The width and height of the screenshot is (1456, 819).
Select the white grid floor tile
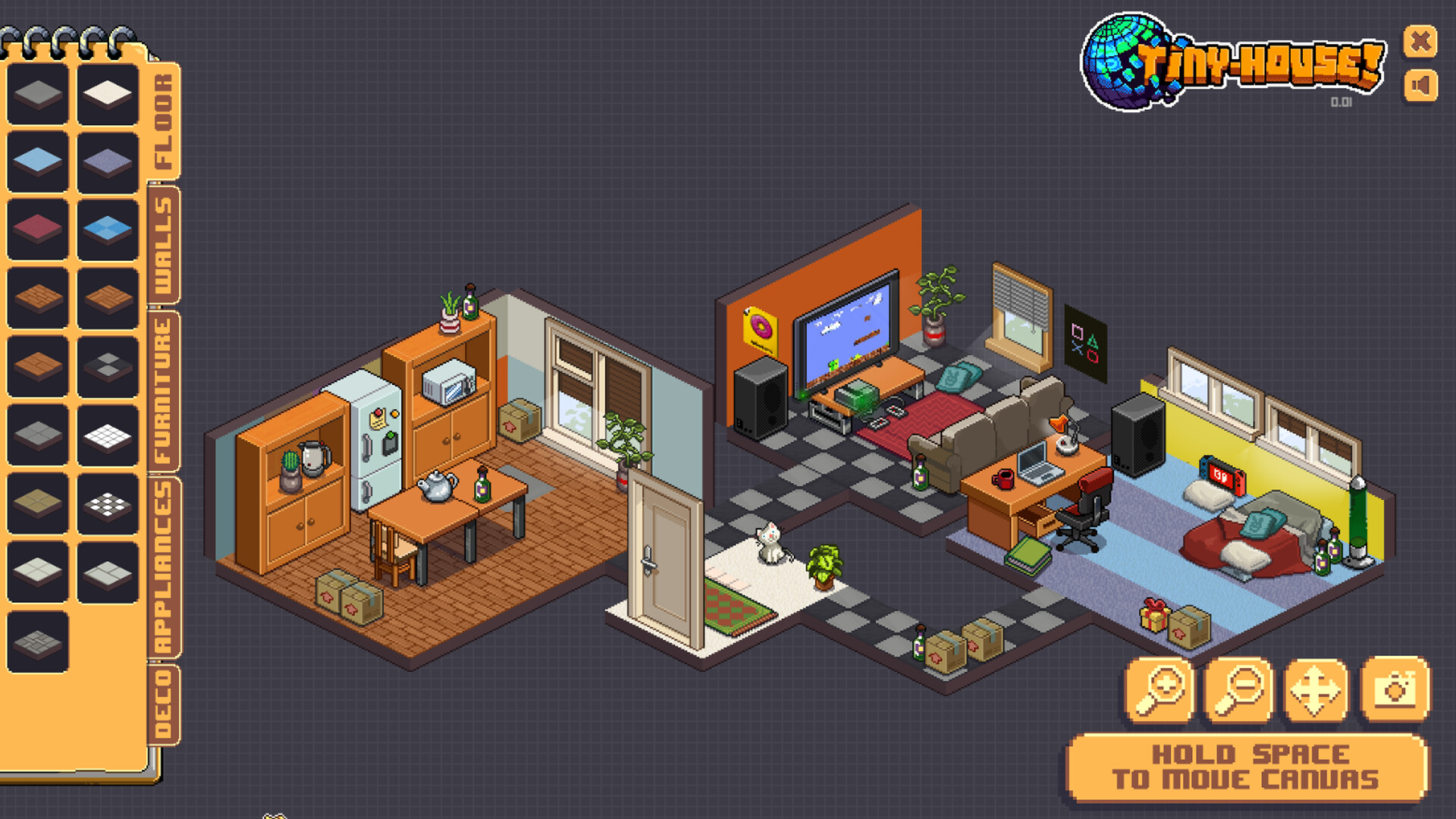[x=108, y=437]
